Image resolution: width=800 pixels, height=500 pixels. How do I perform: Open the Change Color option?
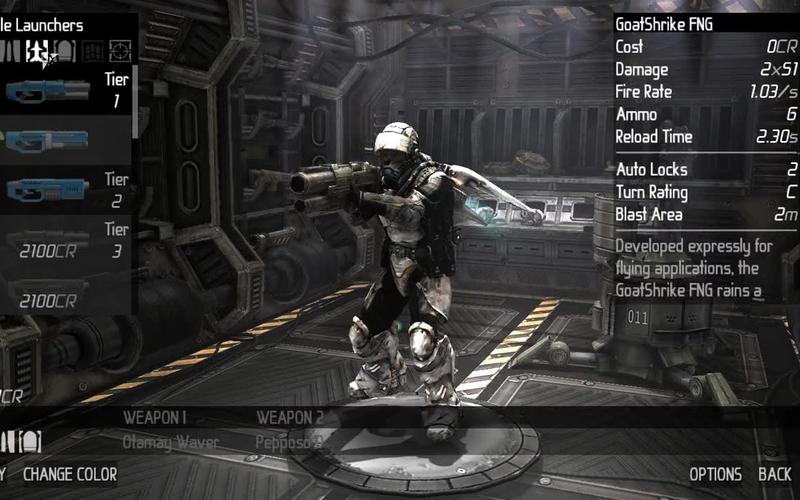pyautogui.click(x=70, y=474)
